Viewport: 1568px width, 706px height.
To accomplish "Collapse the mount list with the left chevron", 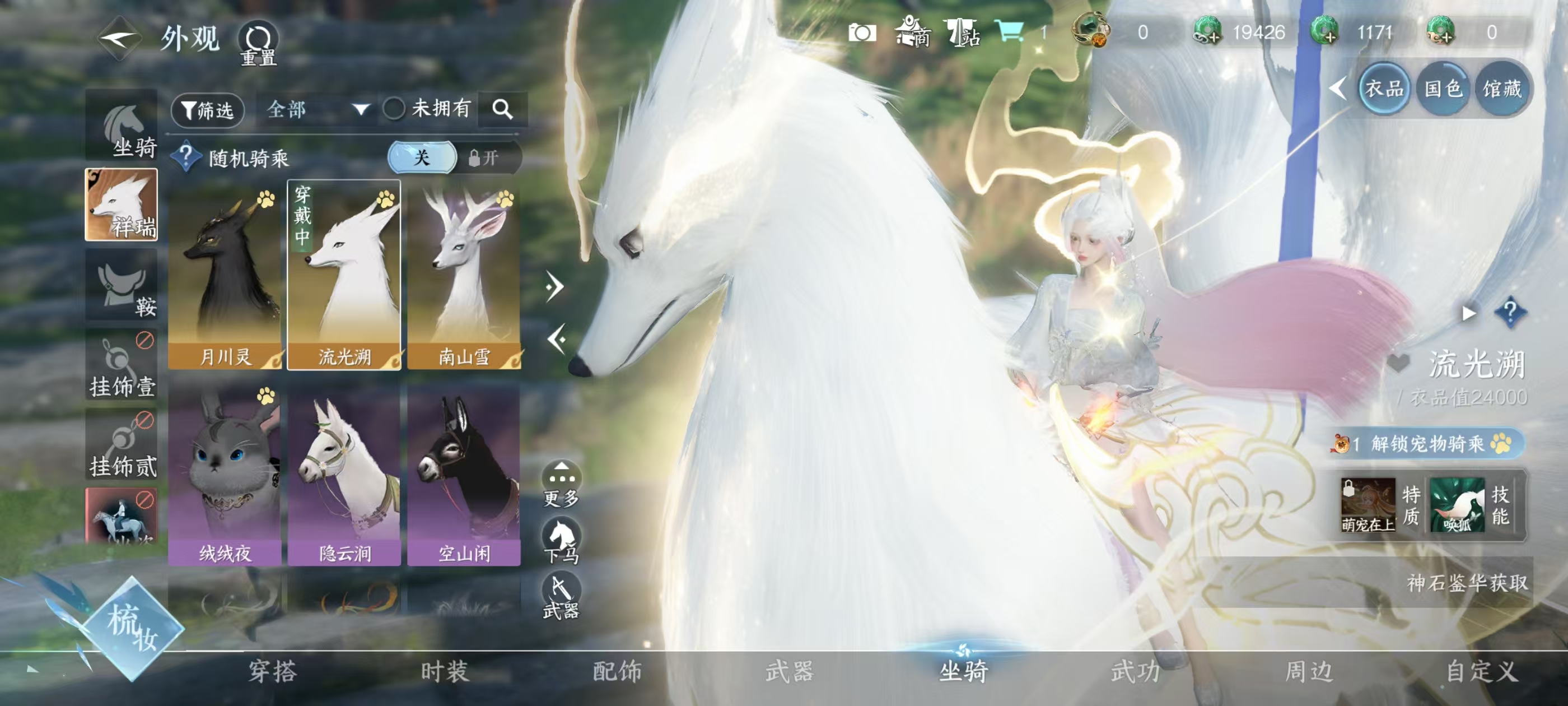I will [x=556, y=340].
